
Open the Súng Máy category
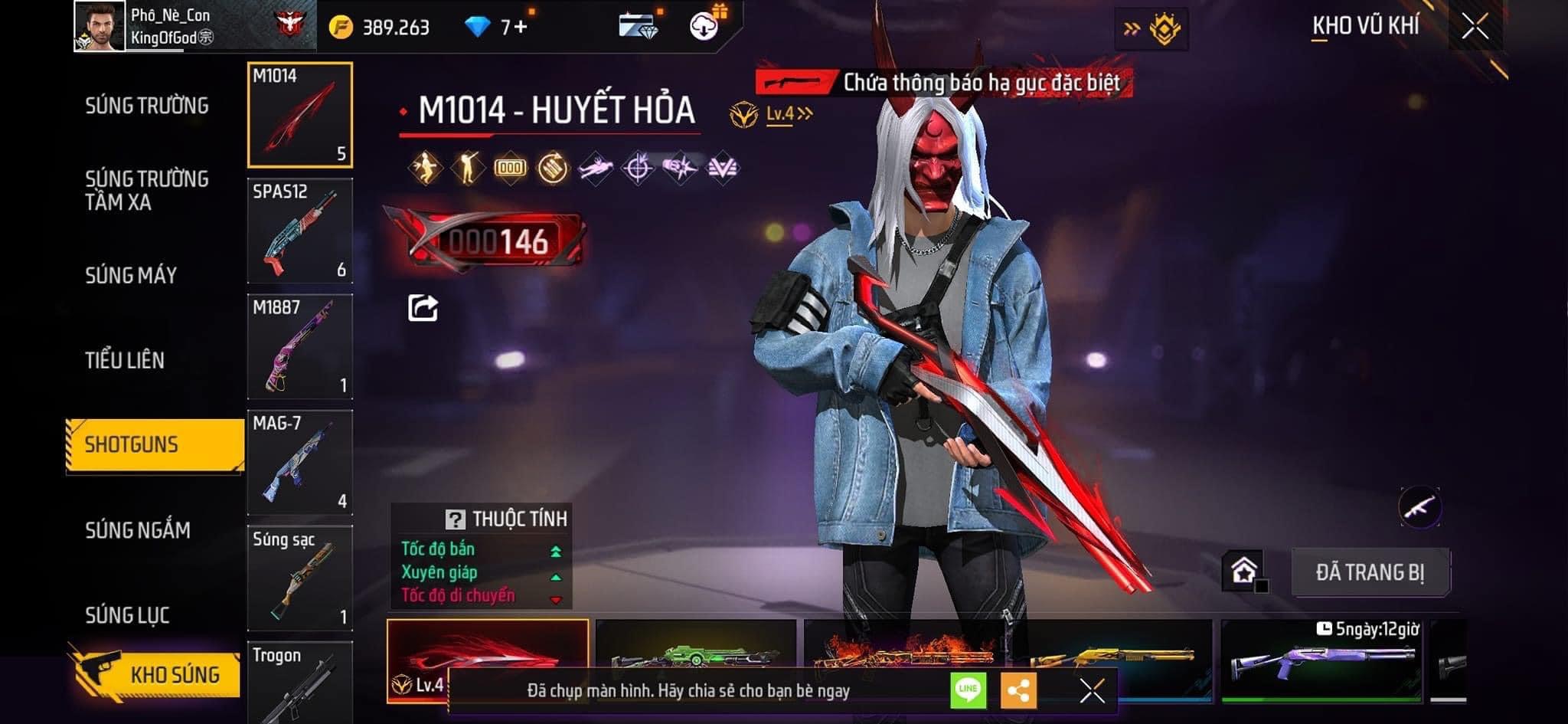click(131, 276)
